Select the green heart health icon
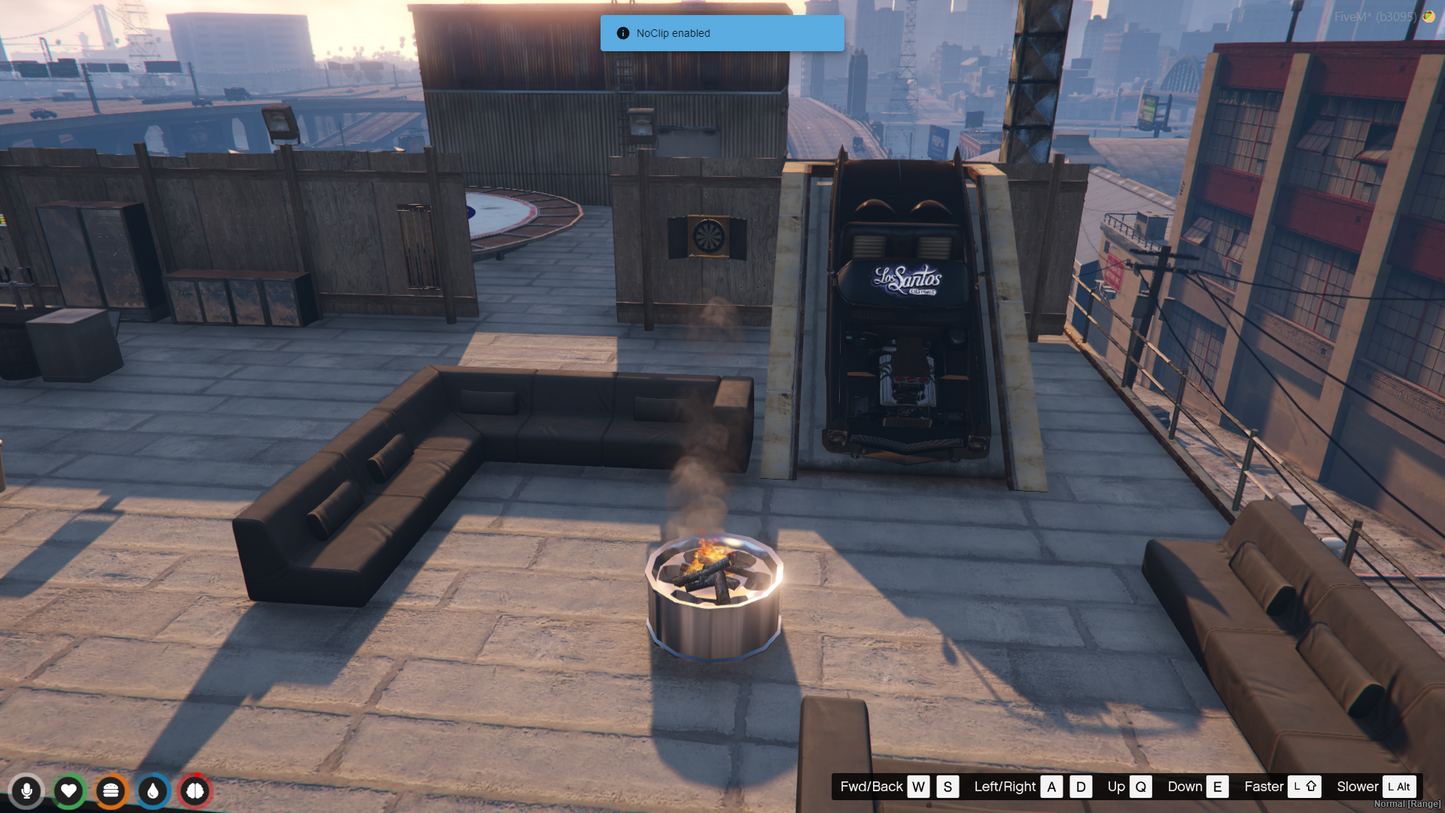1445x813 pixels. (x=69, y=791)
